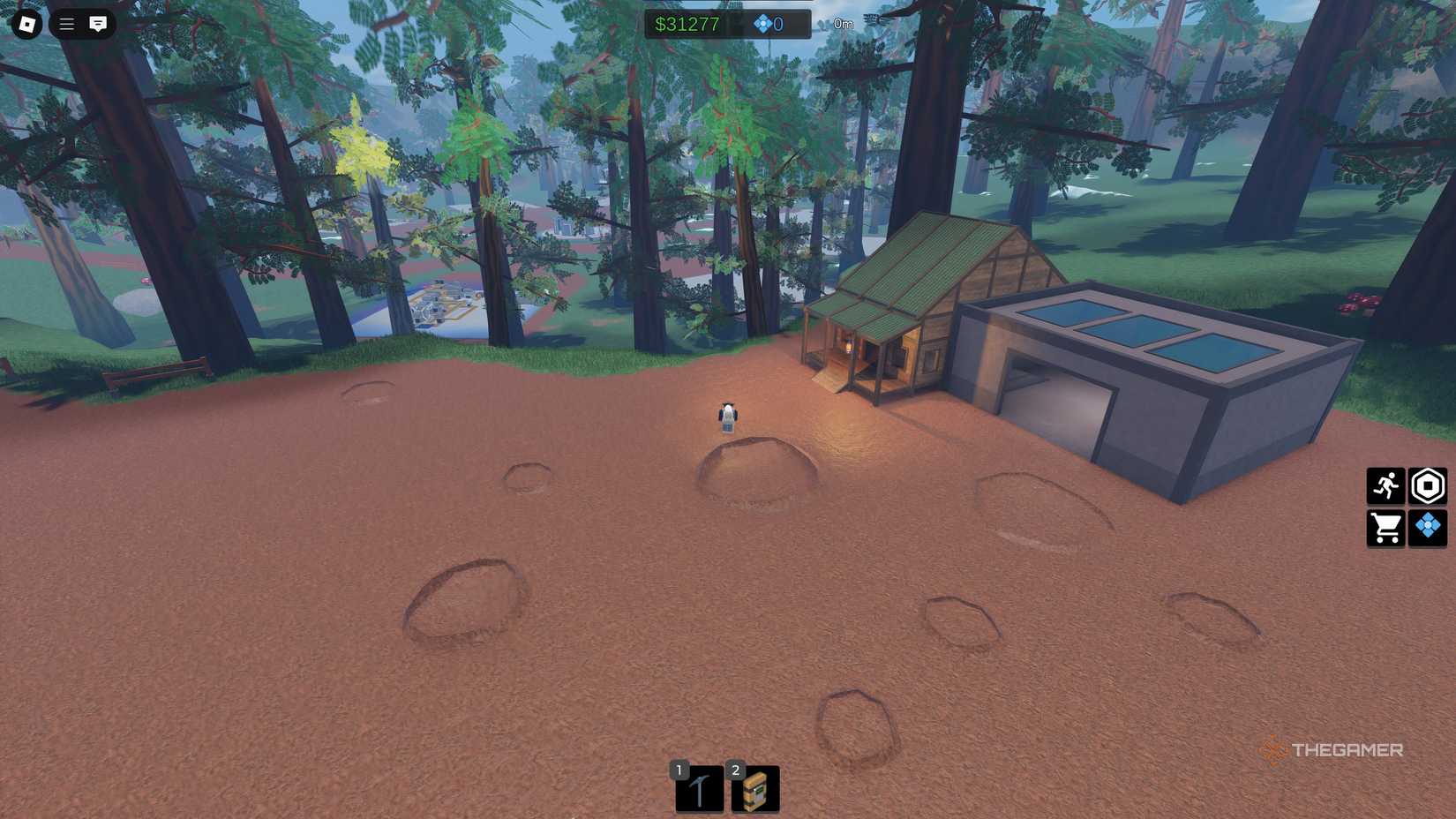Click the THEGAMER watermark logo

click(1332, 751)
